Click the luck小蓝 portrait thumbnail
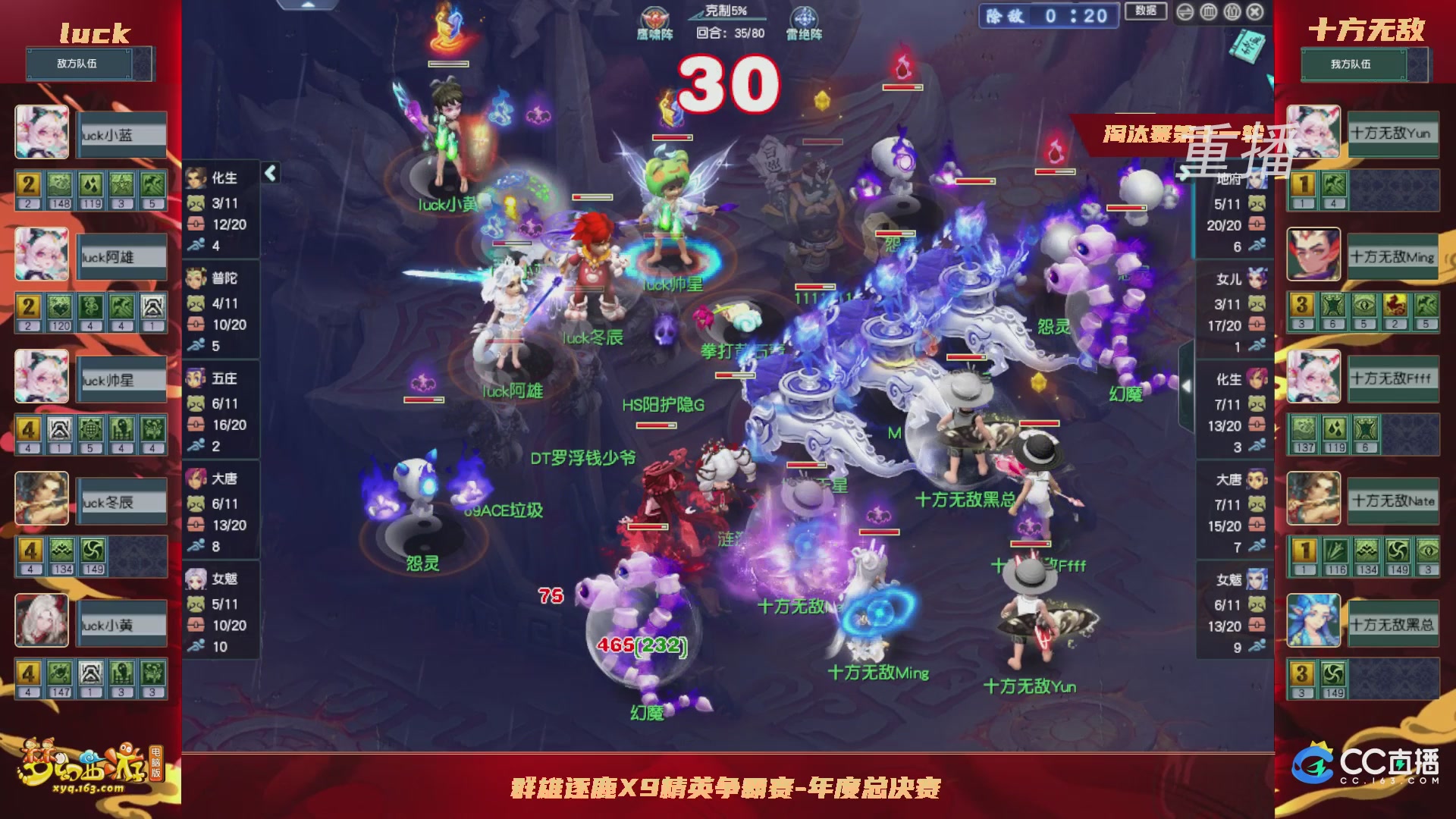The height and width of the screenshot is (819, 1456). click(42, 133)
